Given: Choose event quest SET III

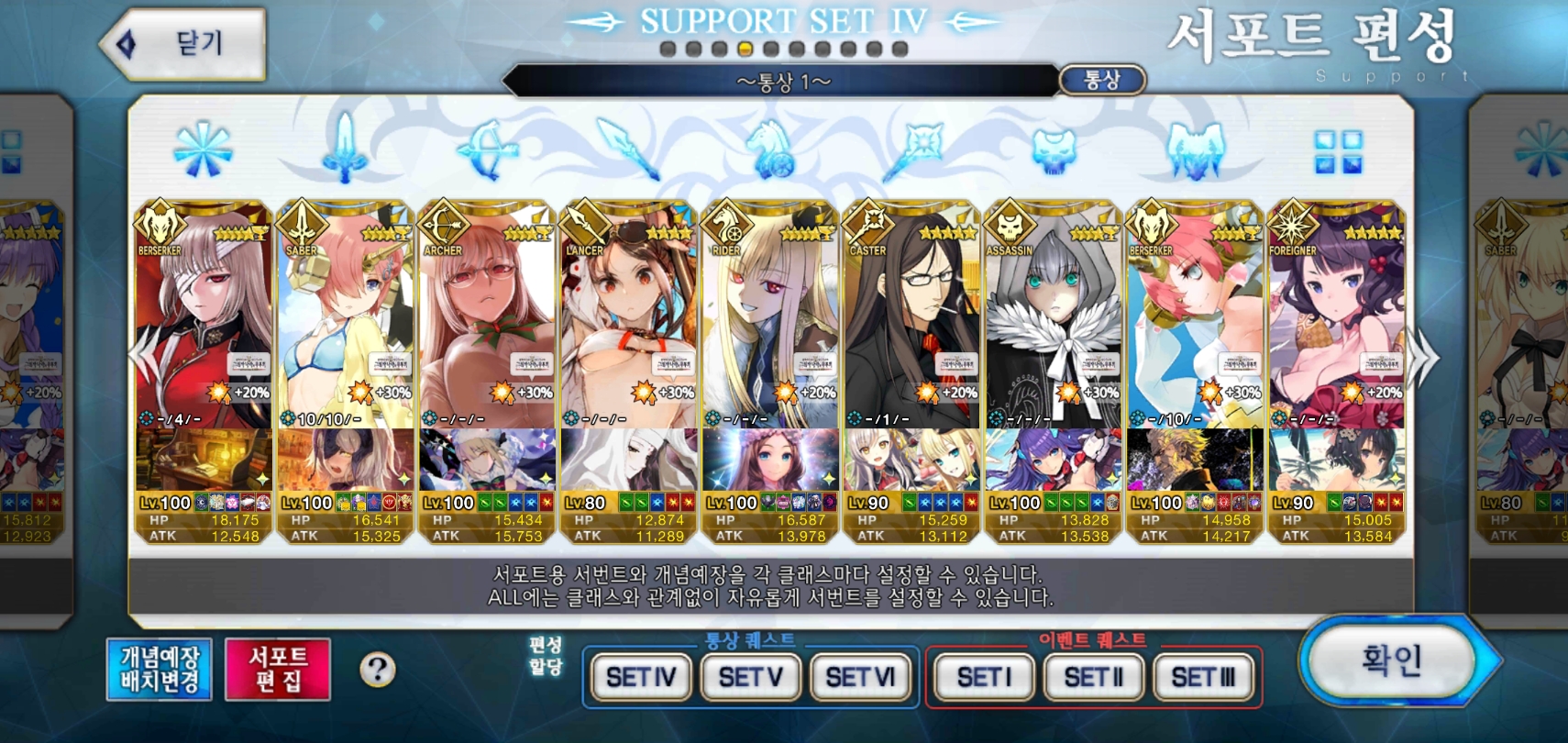Looking at the screenshot, I should 1203,678.
